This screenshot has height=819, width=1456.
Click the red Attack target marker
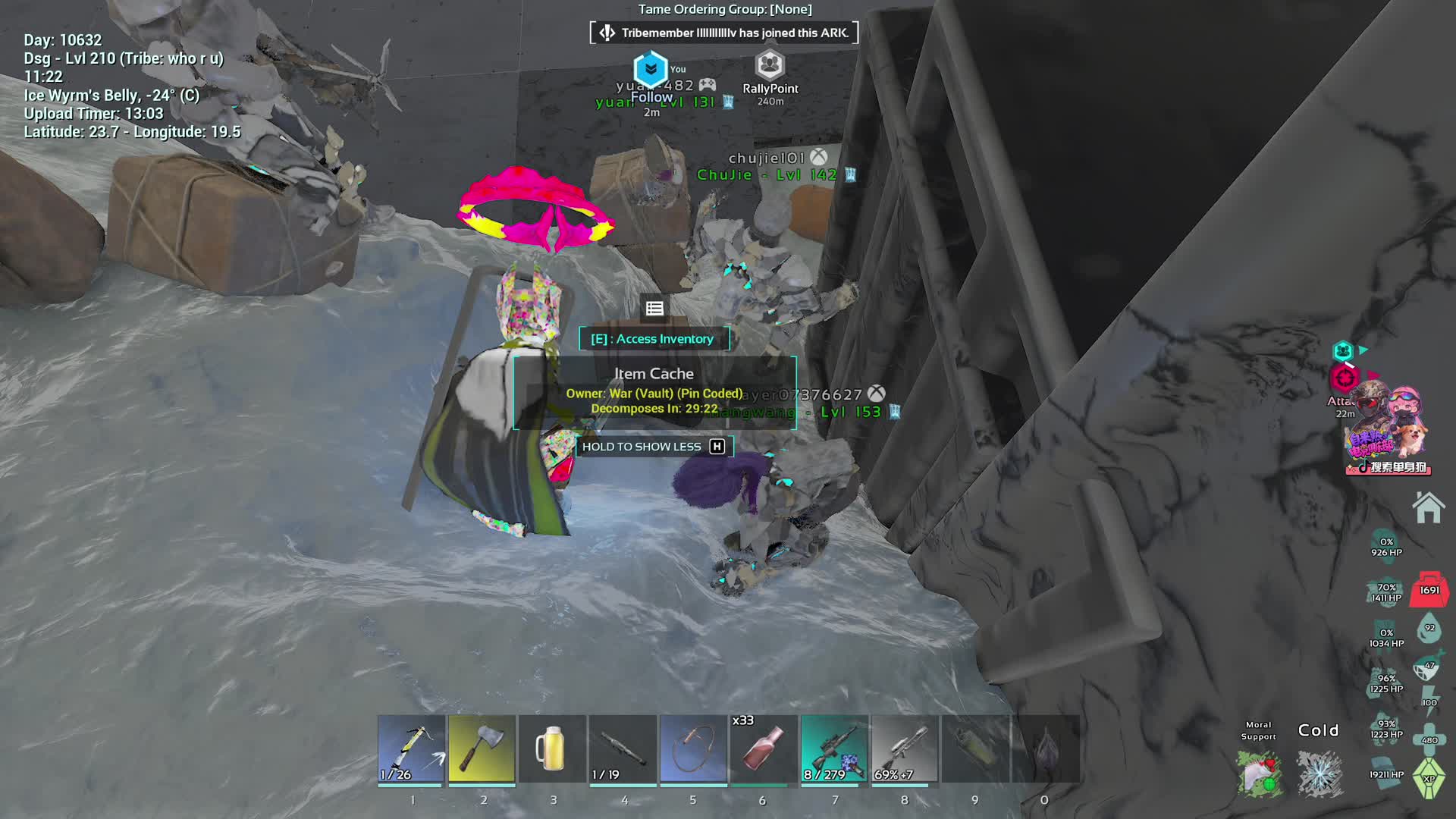[1345, 378]
